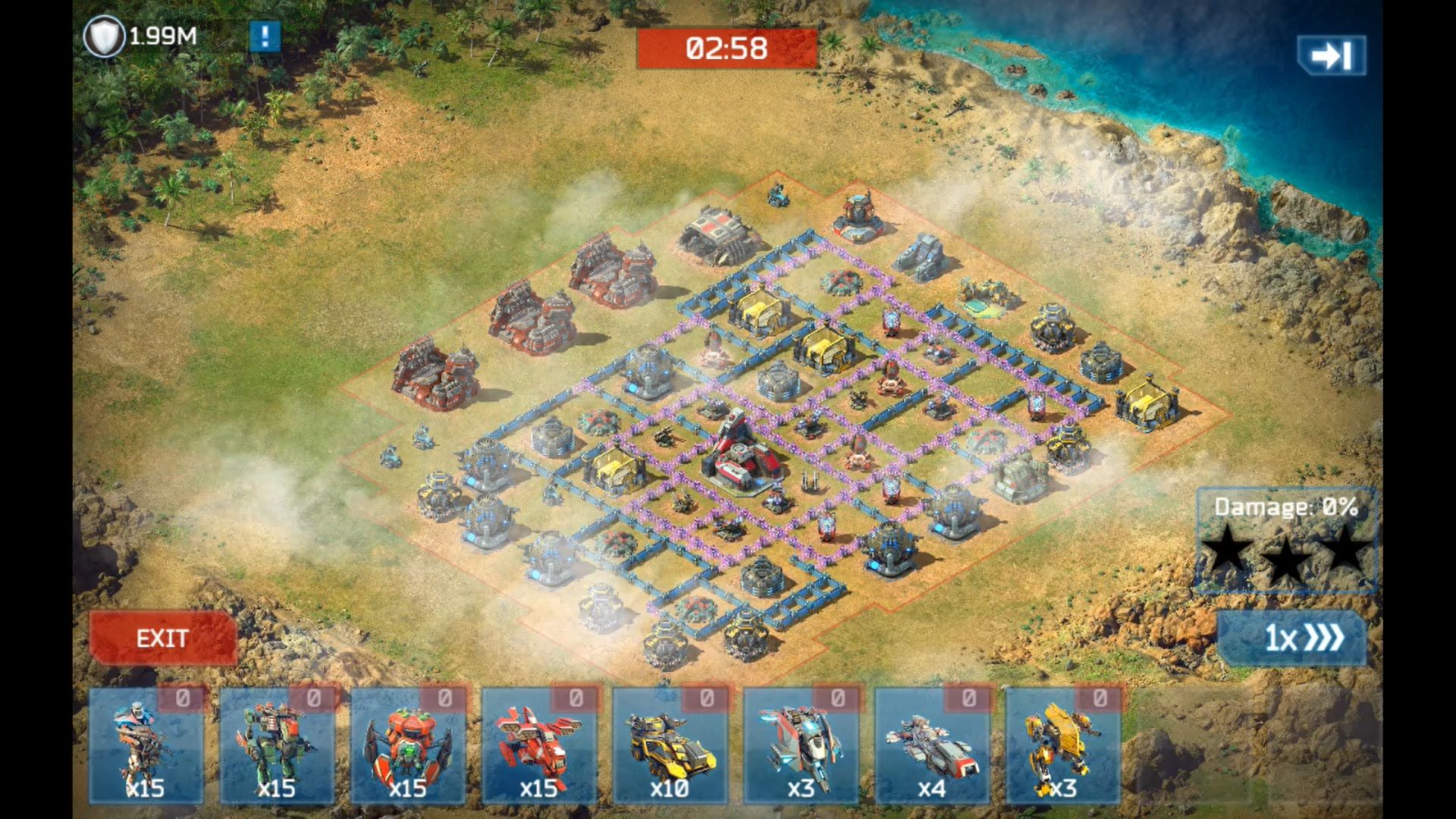Select the yellow armored vehicle card x10

pyautogui.click(x=670, y=745)
